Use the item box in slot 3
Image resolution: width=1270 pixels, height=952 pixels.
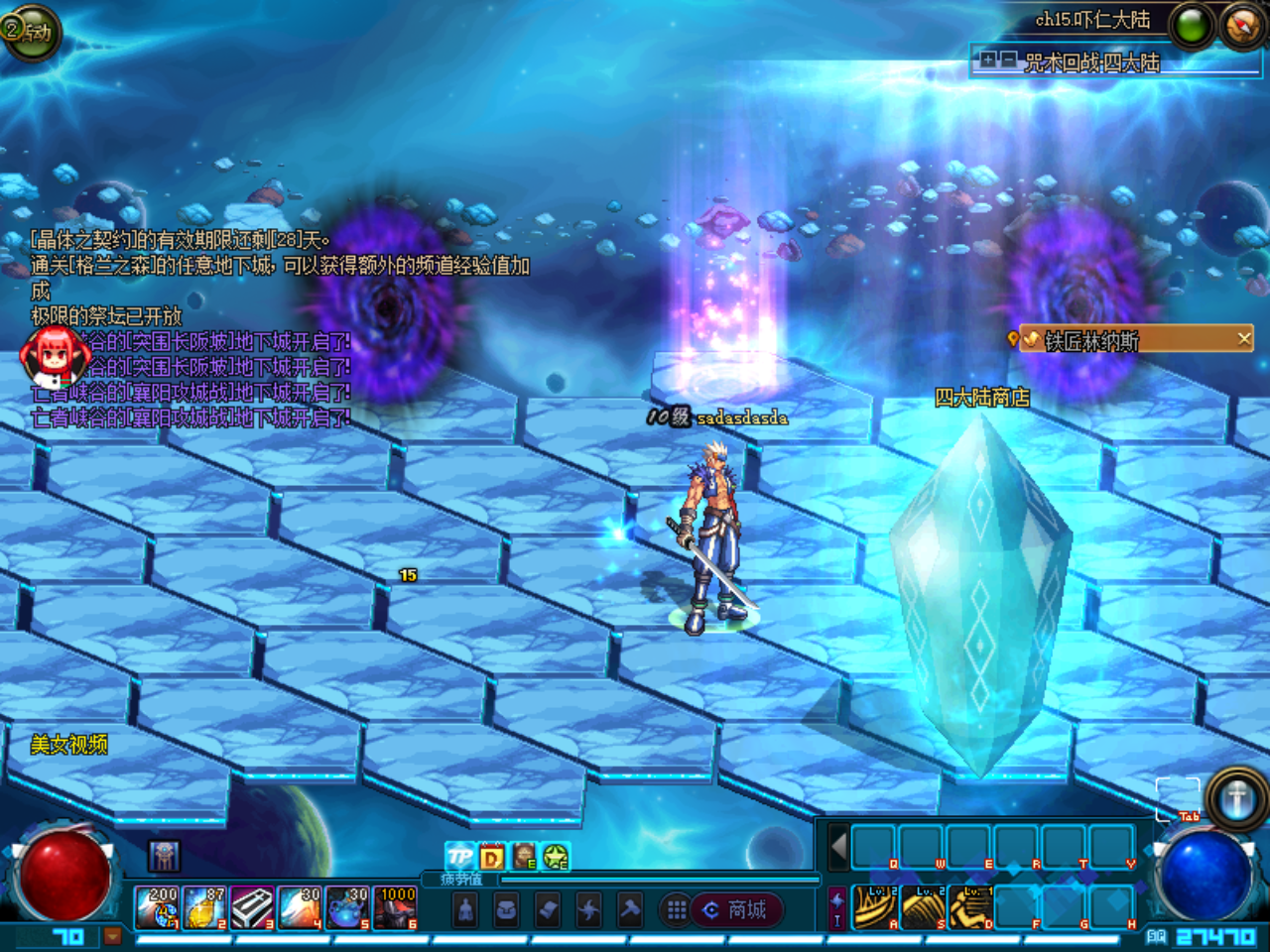point(253,907)
